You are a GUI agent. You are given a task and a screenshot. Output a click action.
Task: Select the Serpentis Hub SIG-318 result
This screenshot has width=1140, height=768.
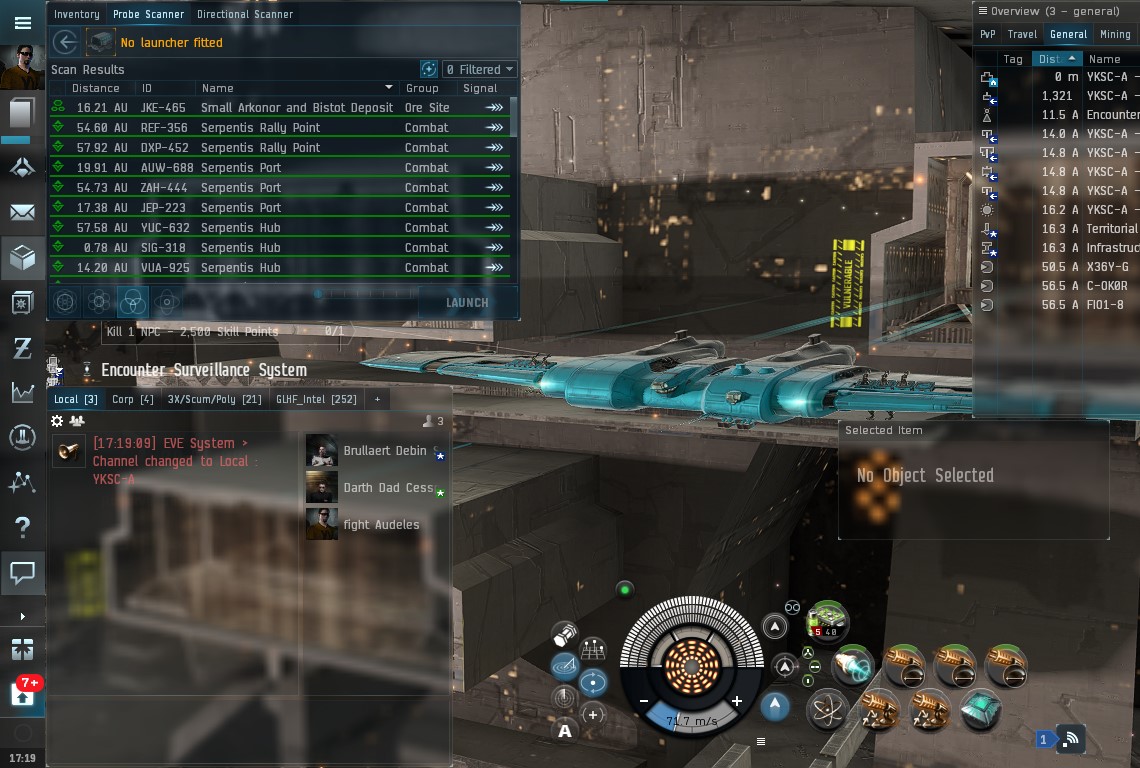(x=254, y=248)
